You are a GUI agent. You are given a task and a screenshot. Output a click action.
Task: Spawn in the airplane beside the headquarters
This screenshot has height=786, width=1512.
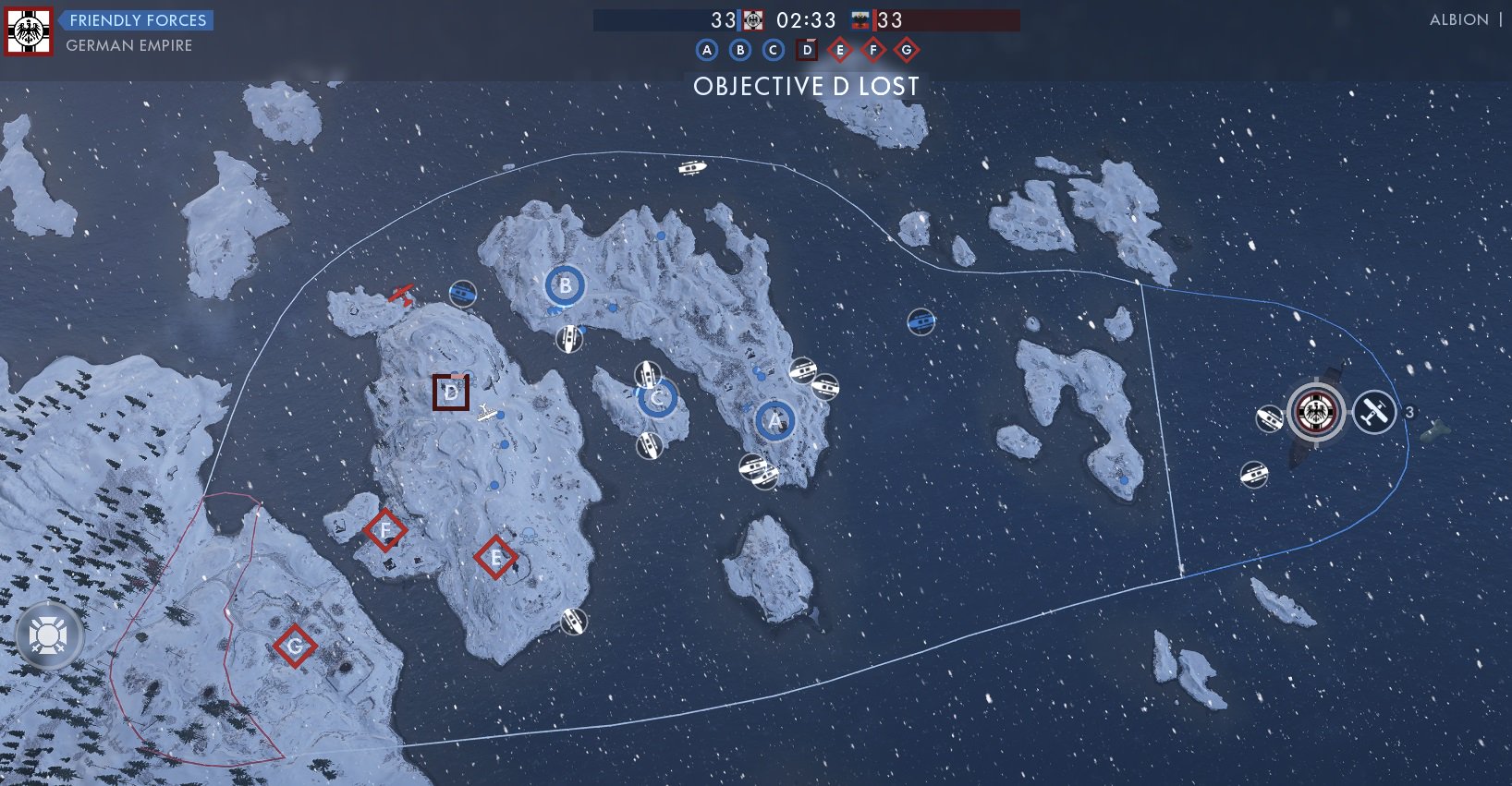1374,411
